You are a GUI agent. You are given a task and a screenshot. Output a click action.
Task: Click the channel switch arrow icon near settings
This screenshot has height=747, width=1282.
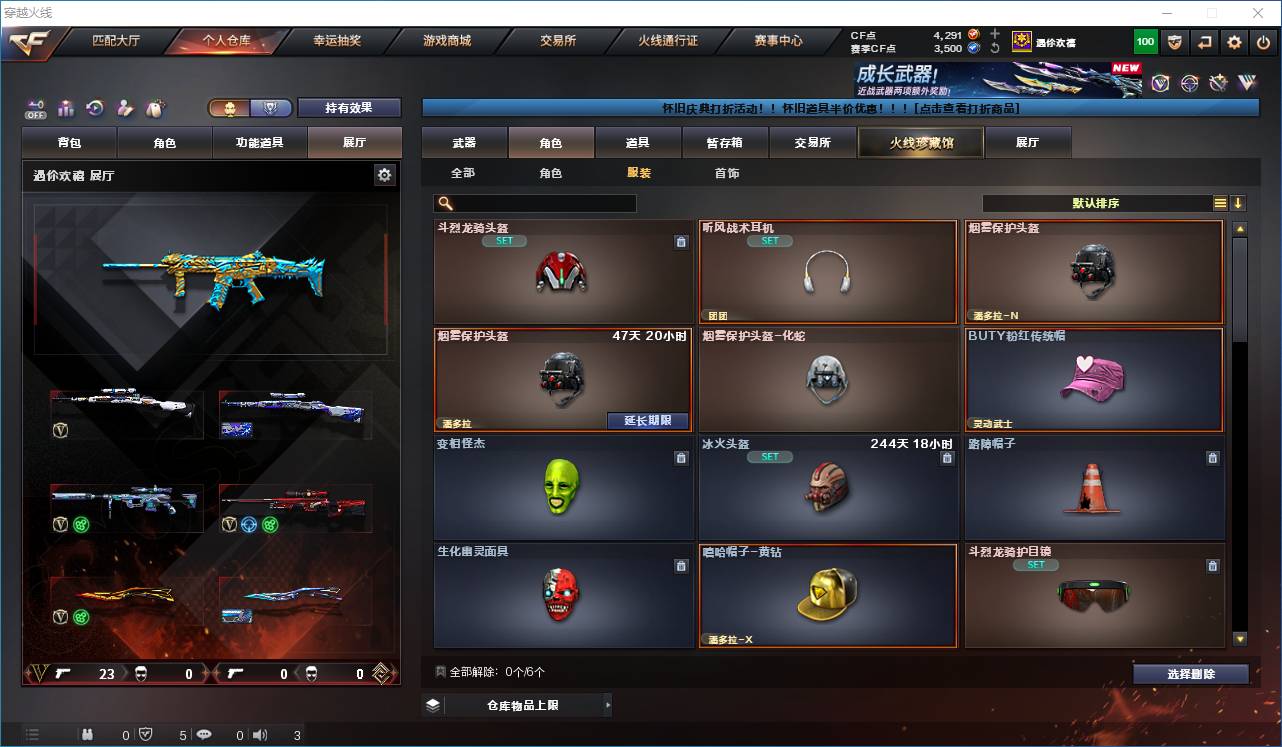coord(1205,42)
